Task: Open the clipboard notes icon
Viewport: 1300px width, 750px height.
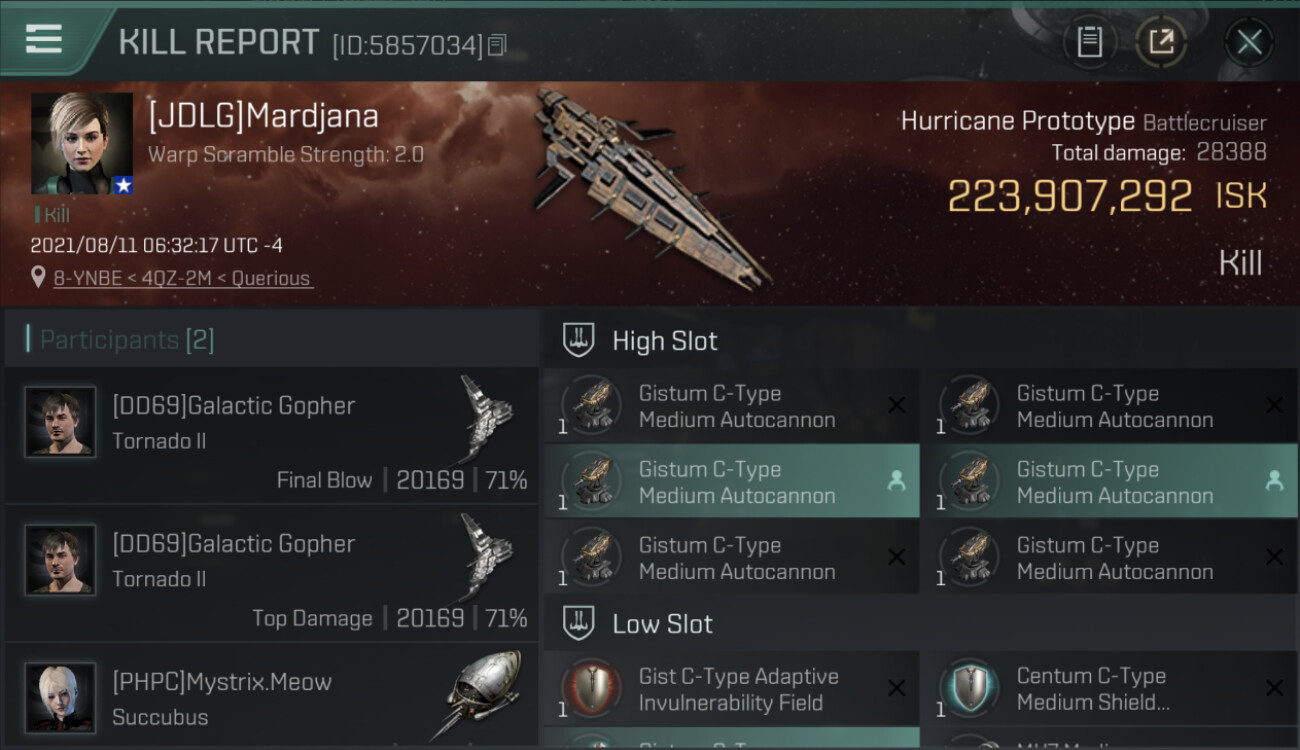Action: click(x=1089, y=42)
